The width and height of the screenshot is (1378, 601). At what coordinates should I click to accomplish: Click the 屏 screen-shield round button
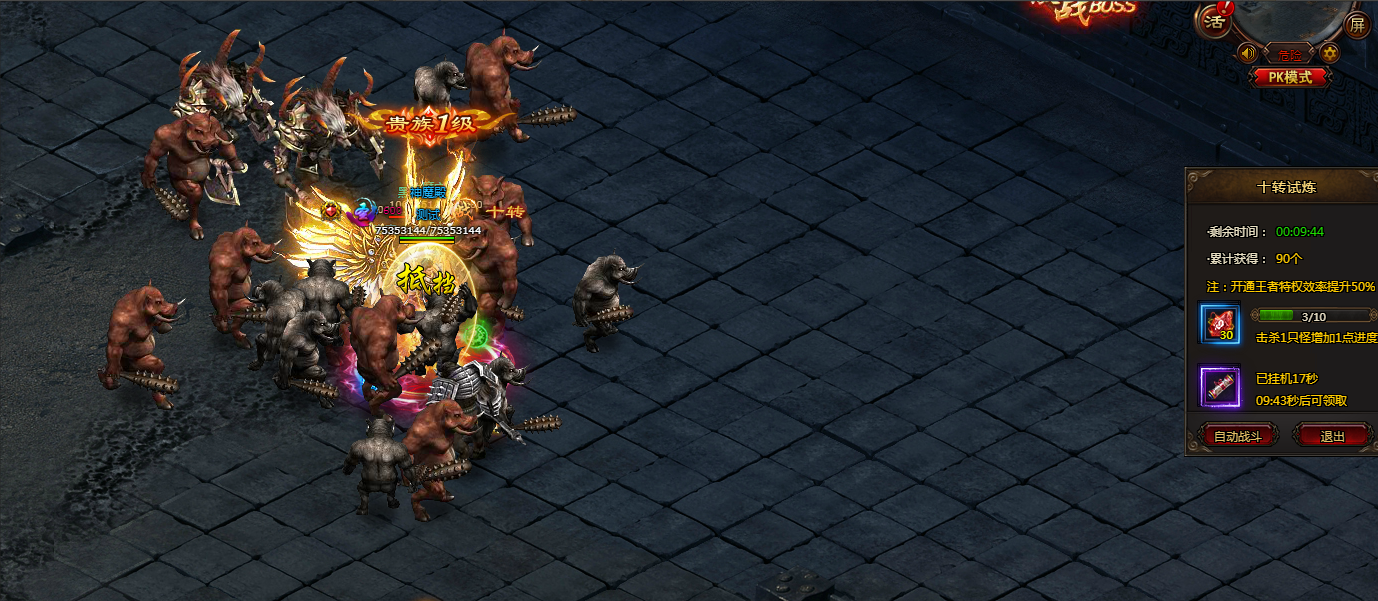1357,22
